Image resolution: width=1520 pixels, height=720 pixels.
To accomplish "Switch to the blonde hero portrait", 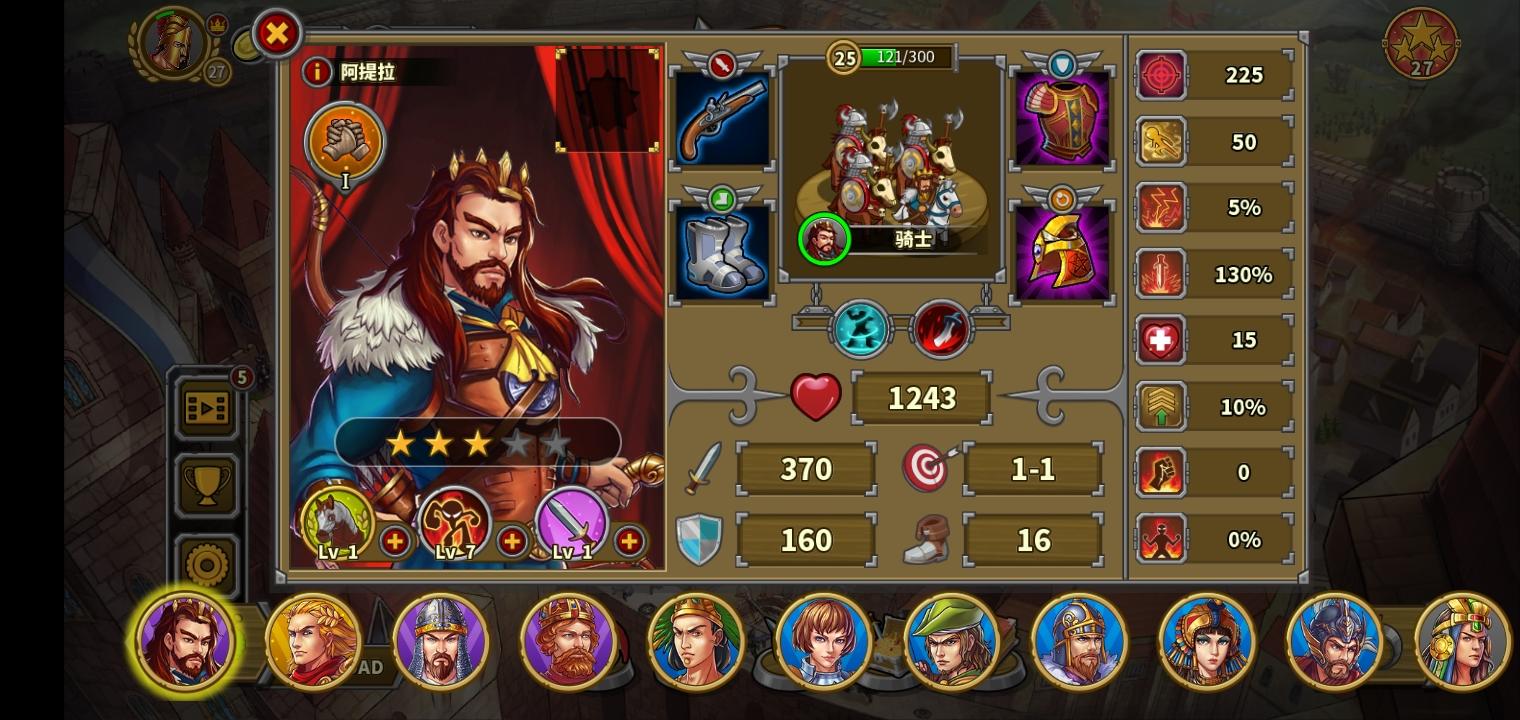I will point(313,642).
